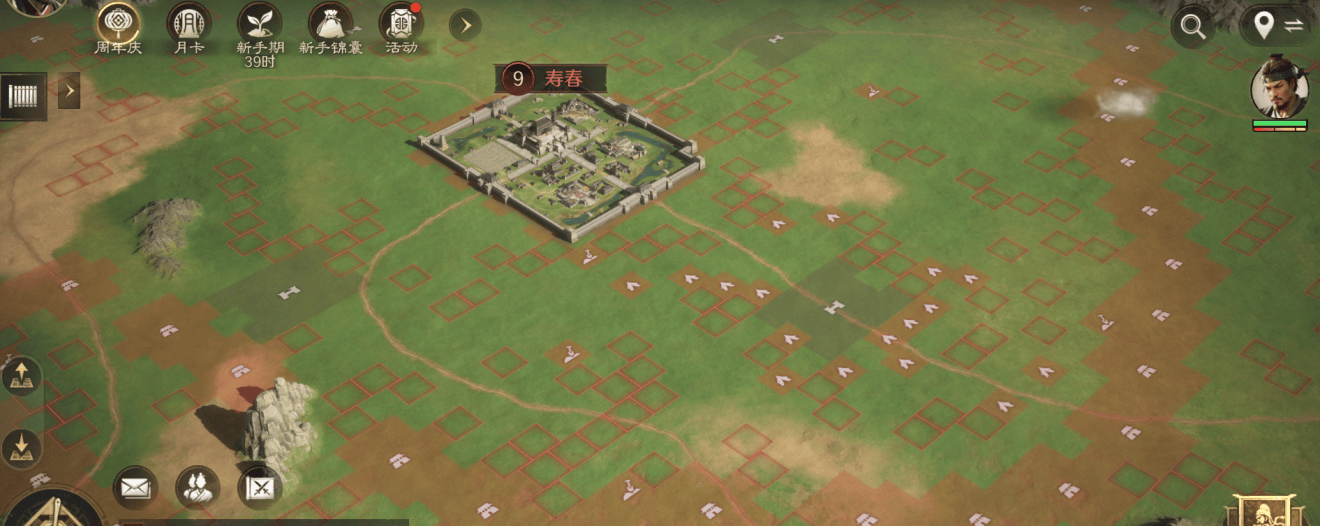Viewport: 1320px width, 526px height.
Task: Open the 活动 events menu
Action: click(400, 22)
